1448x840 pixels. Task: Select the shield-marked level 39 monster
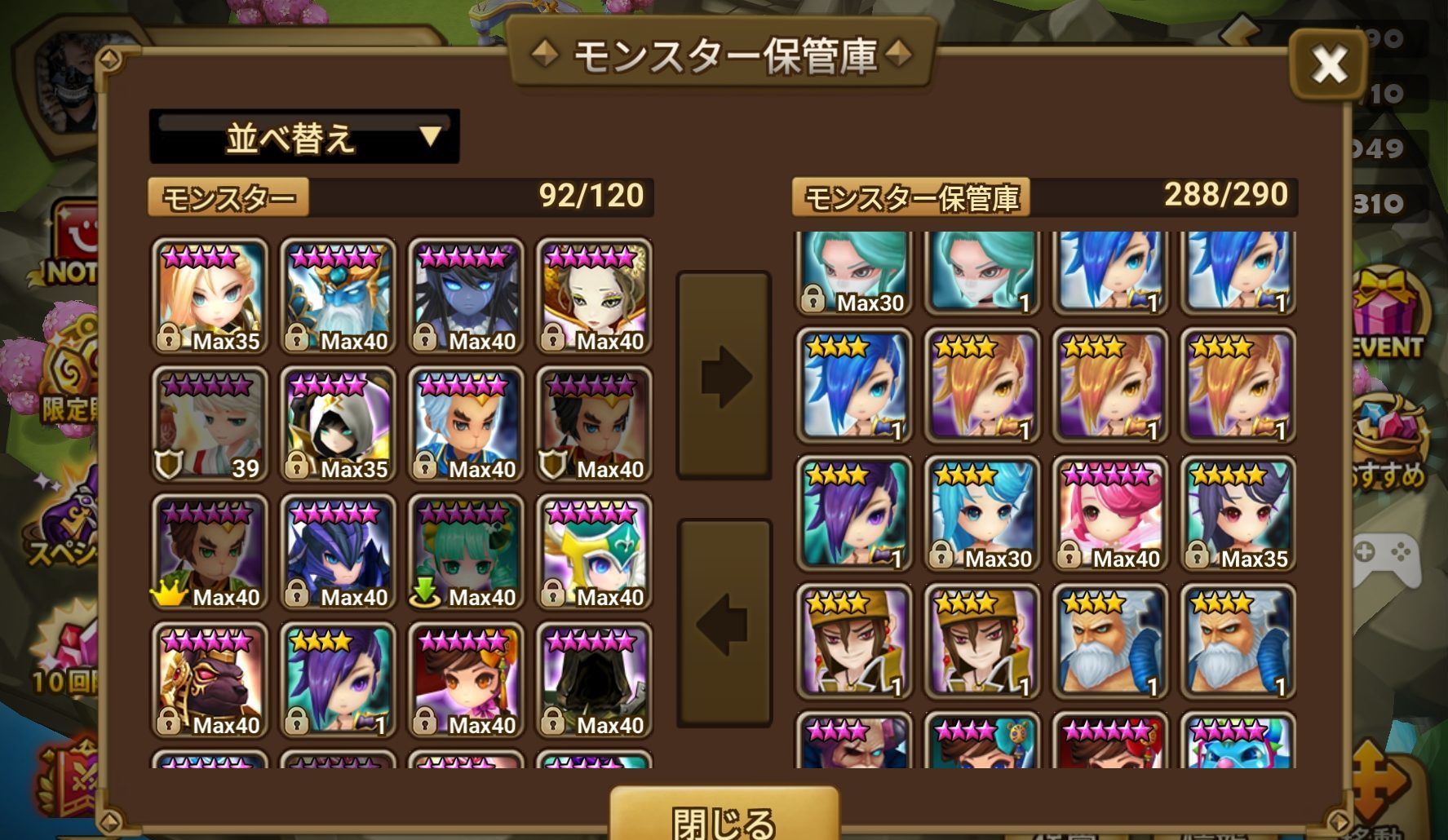click(x=209, y=424)
